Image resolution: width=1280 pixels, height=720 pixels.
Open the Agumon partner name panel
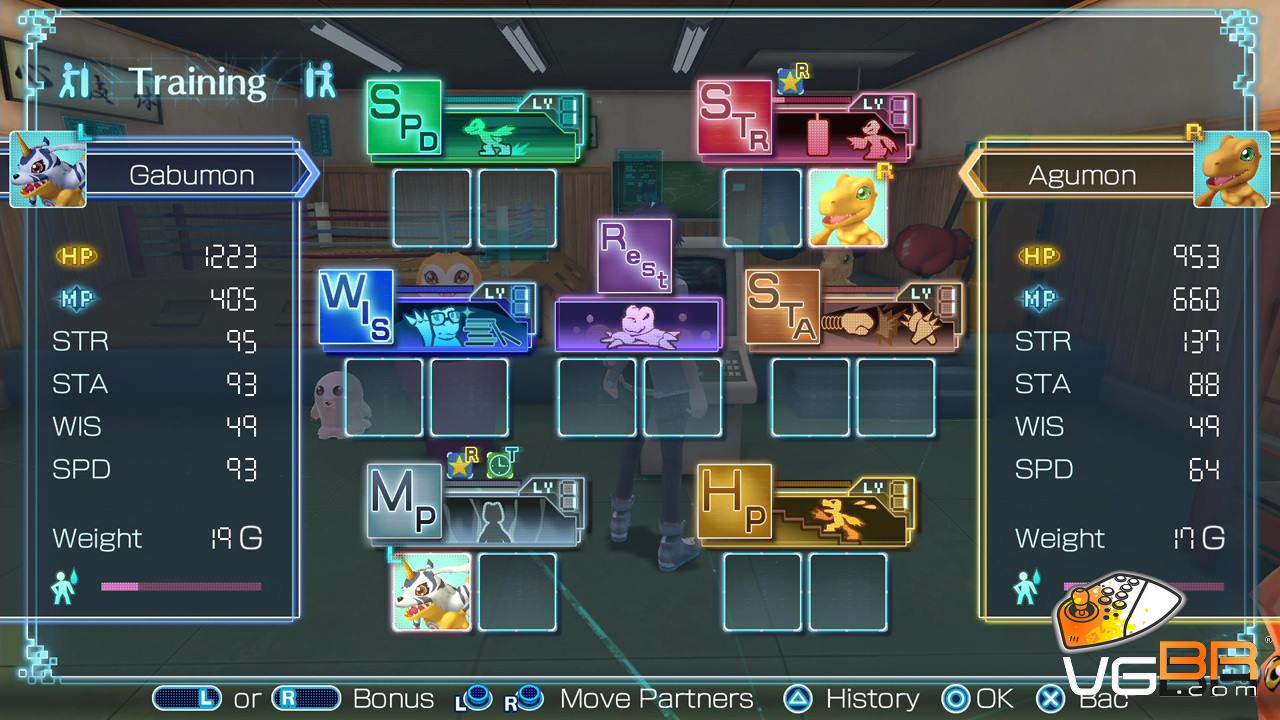click(1082, 175)
